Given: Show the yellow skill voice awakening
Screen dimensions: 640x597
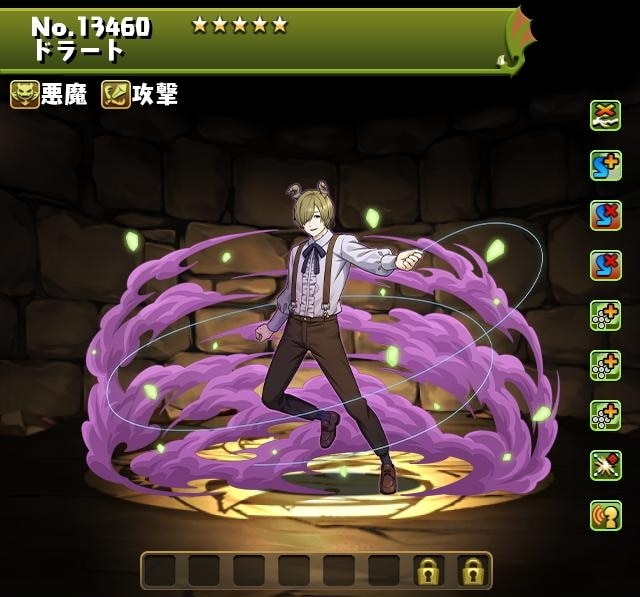Looking at the screenshot, I should click(605, 515).
